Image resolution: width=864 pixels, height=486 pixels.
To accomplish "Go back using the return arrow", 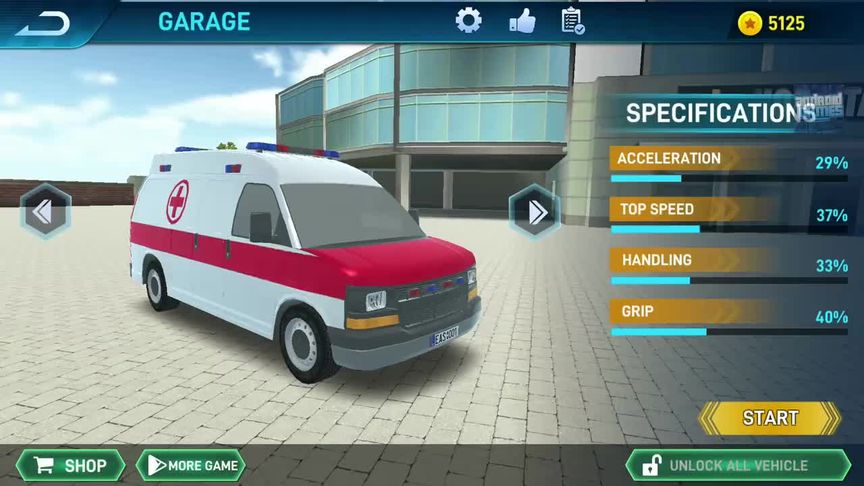I will coord(42,22).
